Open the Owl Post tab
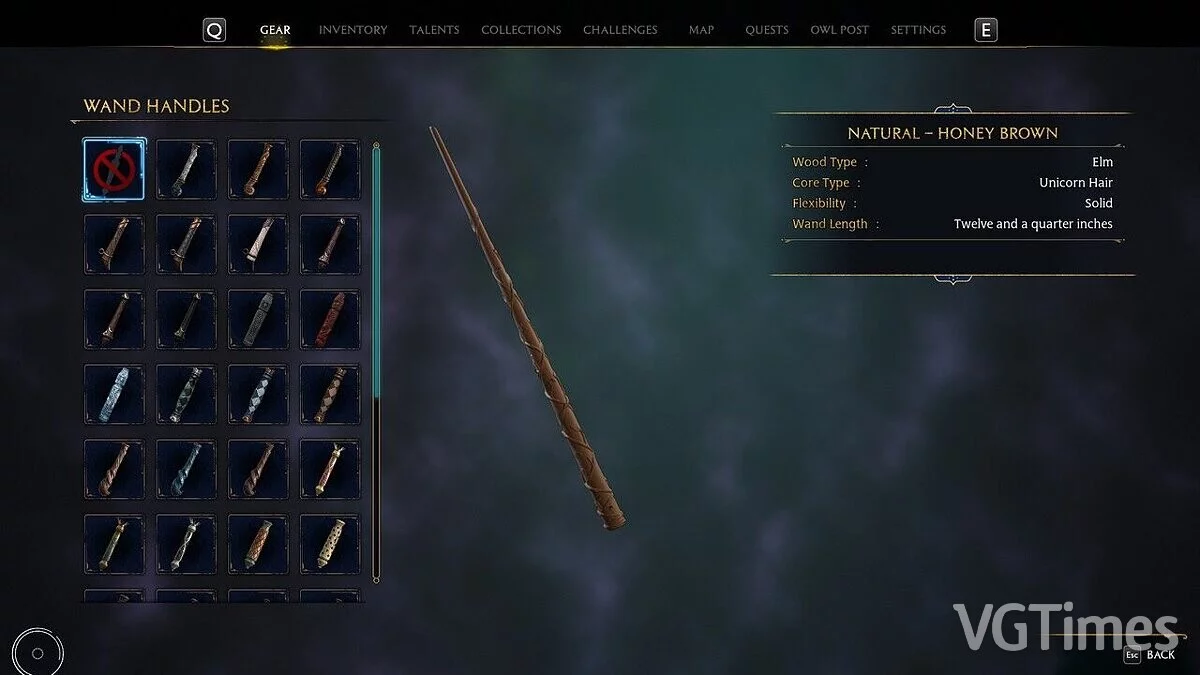The width and height of the screenshot is (1200, 675). tap(839, 30)
